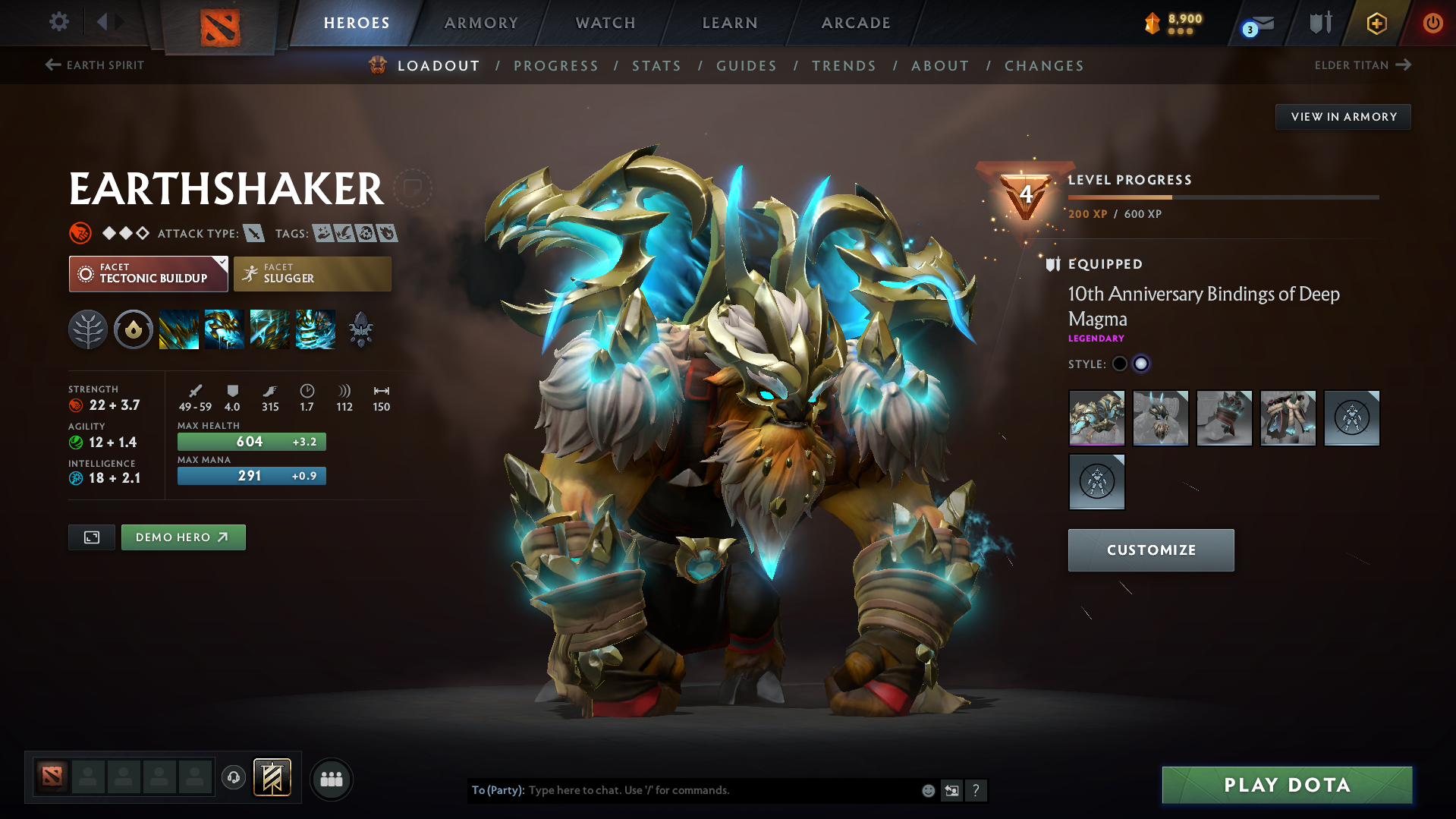Click the Level Progress XP bar
Image resolution: width=1456 pixels, height=819 pixels.
[x=1223, y=197]
